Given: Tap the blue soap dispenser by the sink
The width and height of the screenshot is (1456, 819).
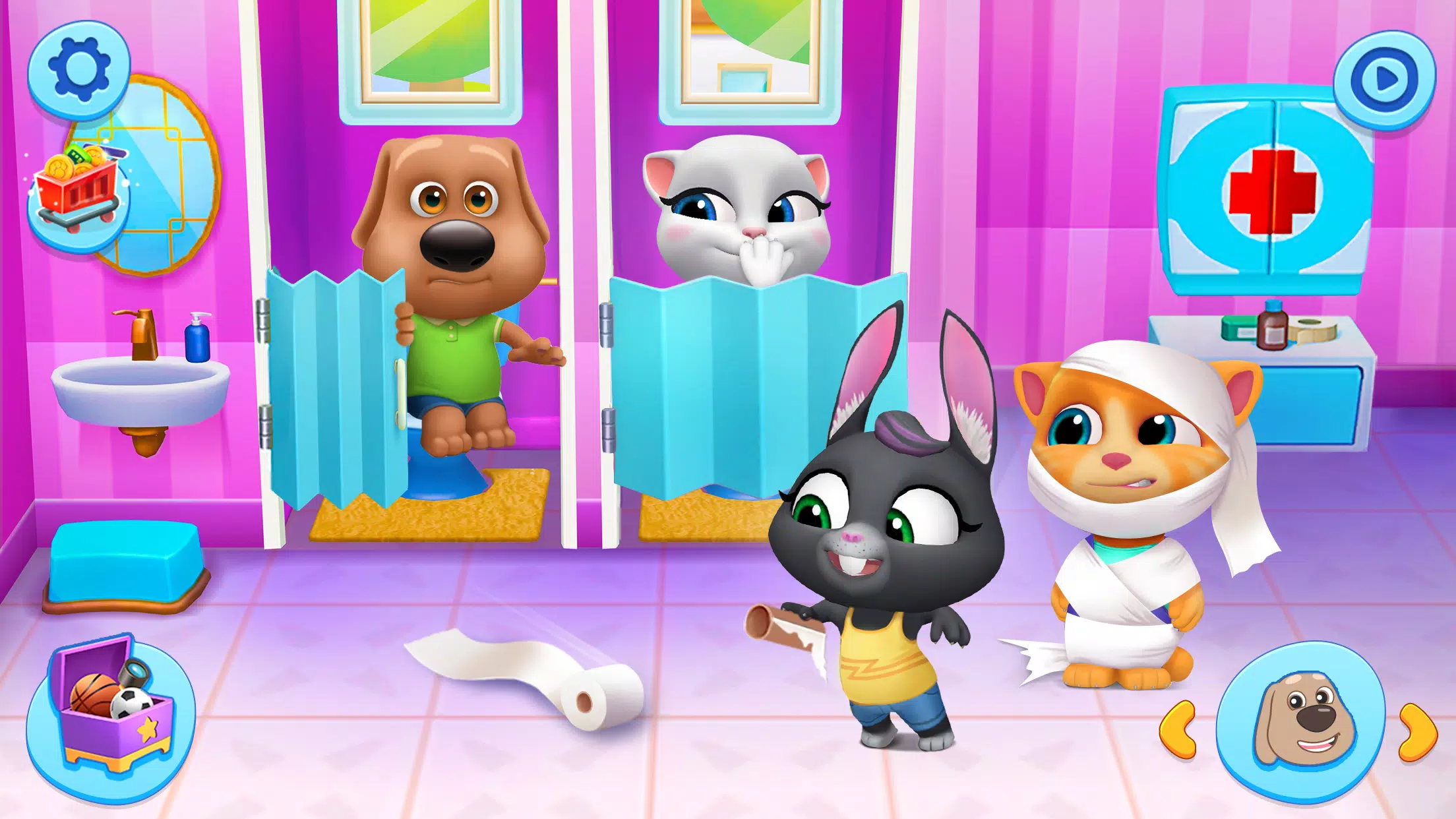Looking at the screenshot, I should pos(198,343).
